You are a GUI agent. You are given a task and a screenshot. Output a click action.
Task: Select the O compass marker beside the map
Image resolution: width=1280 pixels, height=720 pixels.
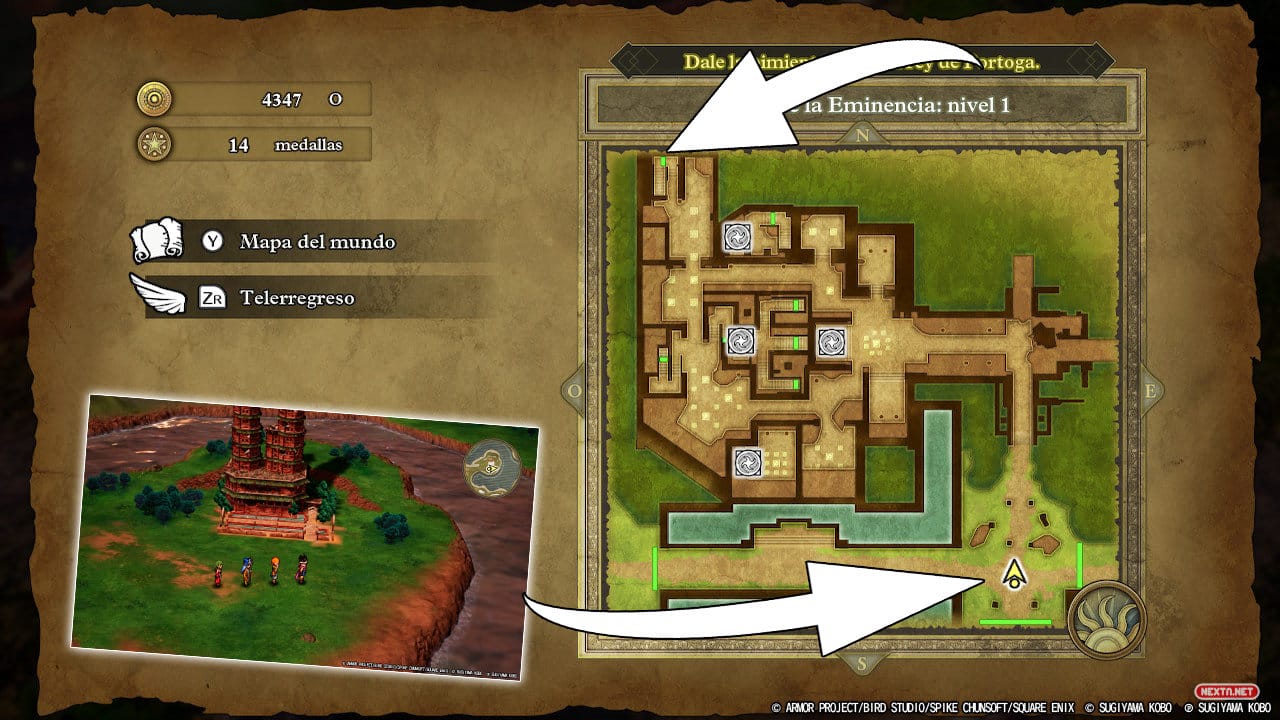point(575,391)
